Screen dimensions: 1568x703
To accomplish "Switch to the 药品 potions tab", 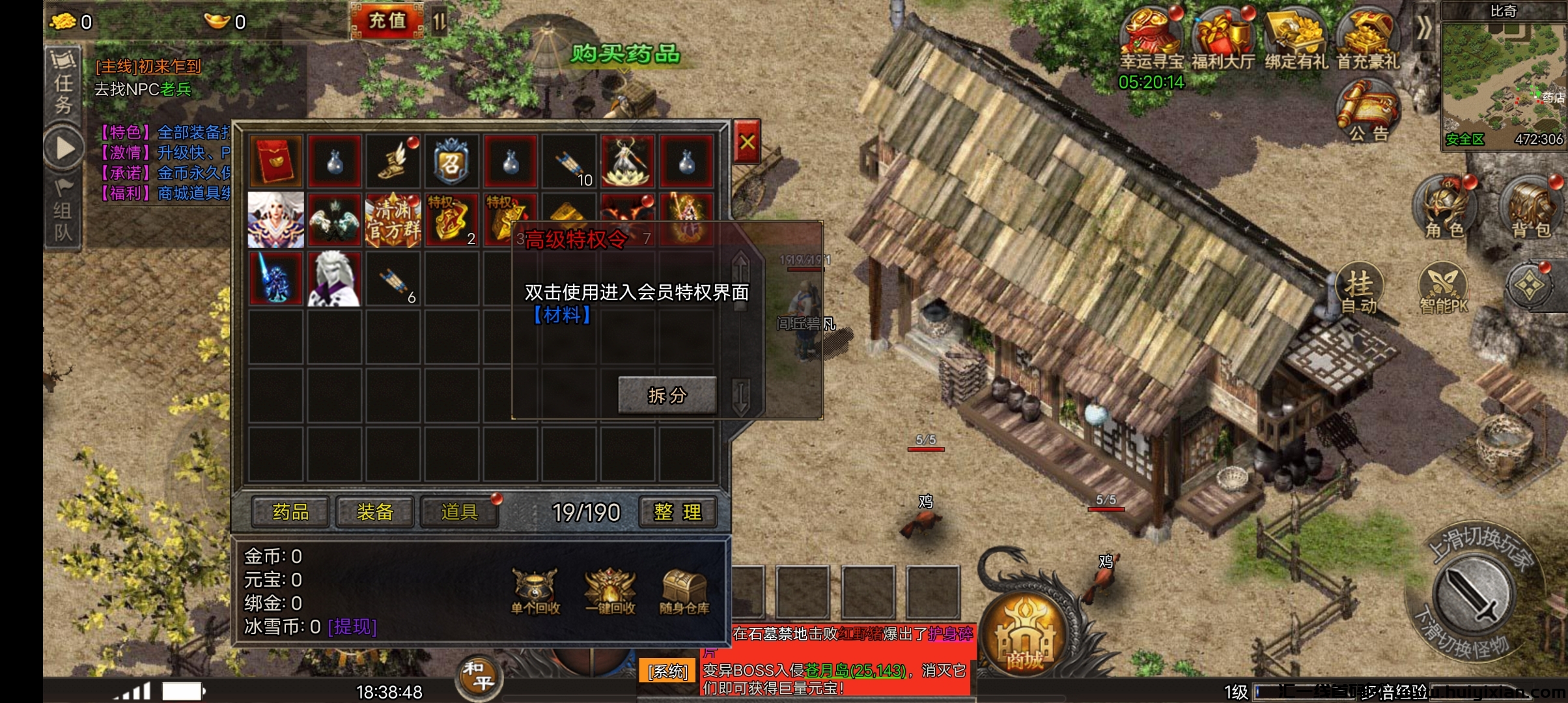I will (290, 512).
